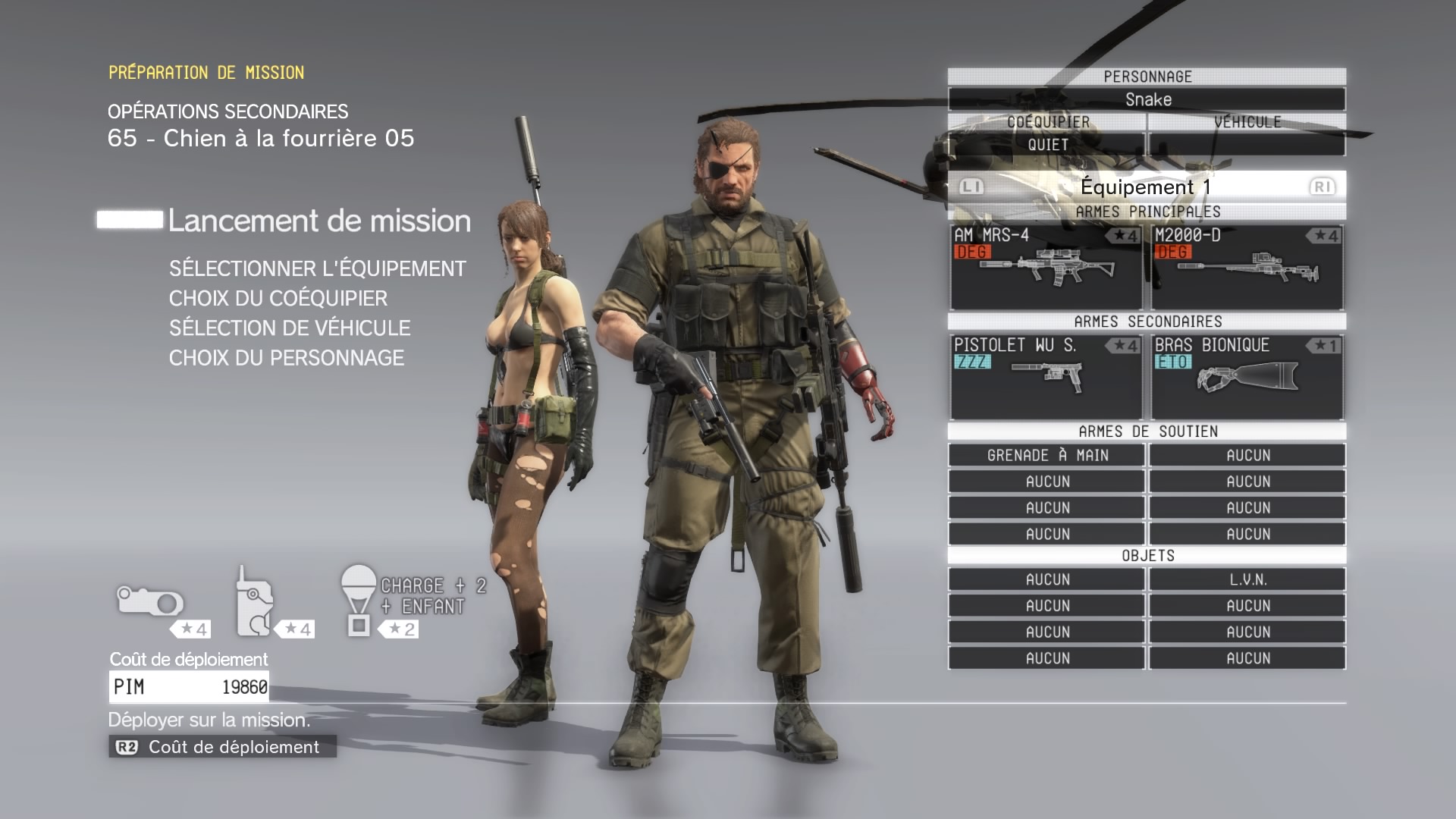Select the AM MRS-4 primary weapon slot

[1046, 267]
